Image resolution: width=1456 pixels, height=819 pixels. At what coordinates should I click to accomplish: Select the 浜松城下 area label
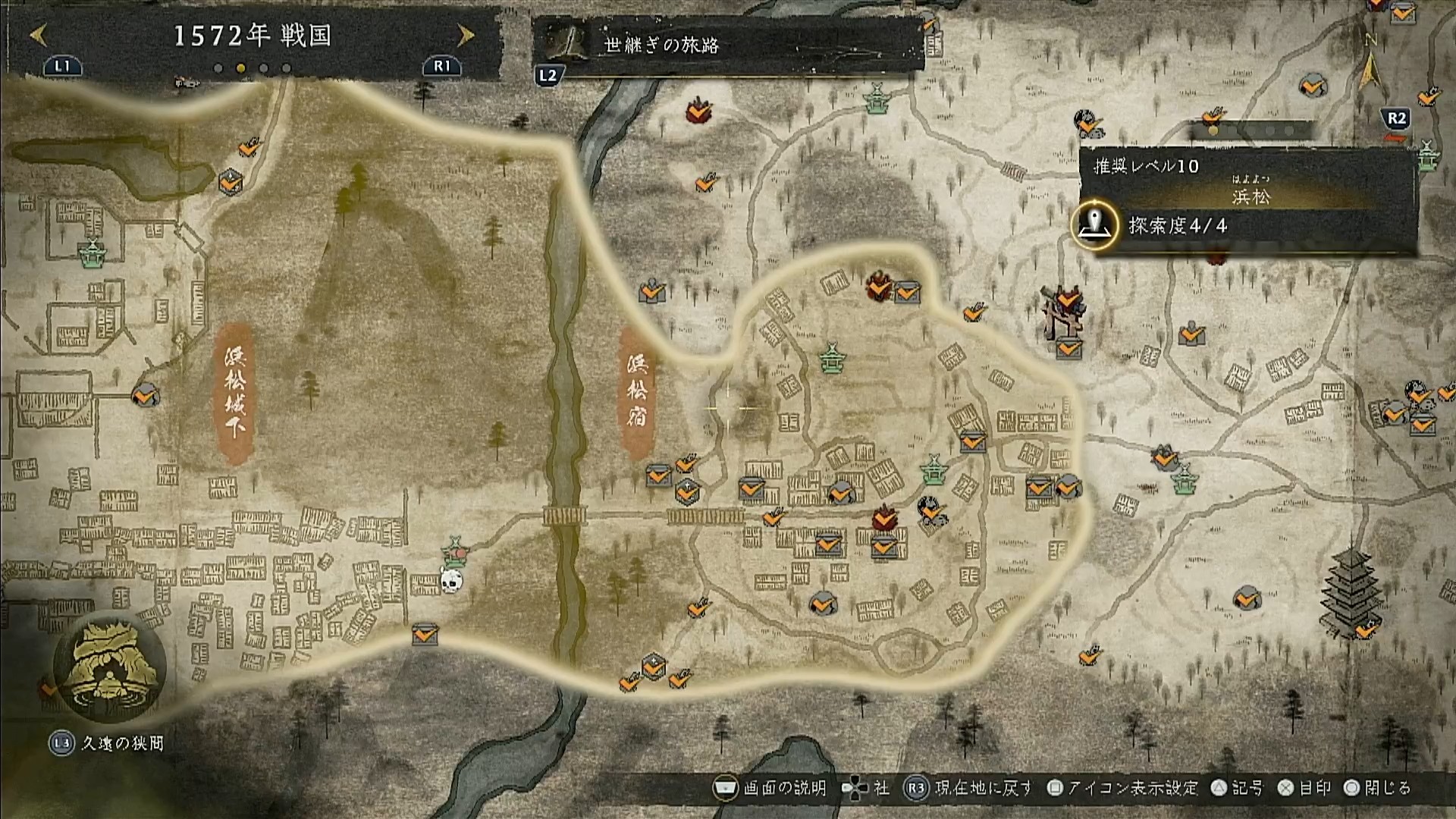pyautogui.click(x=235, y=392)
